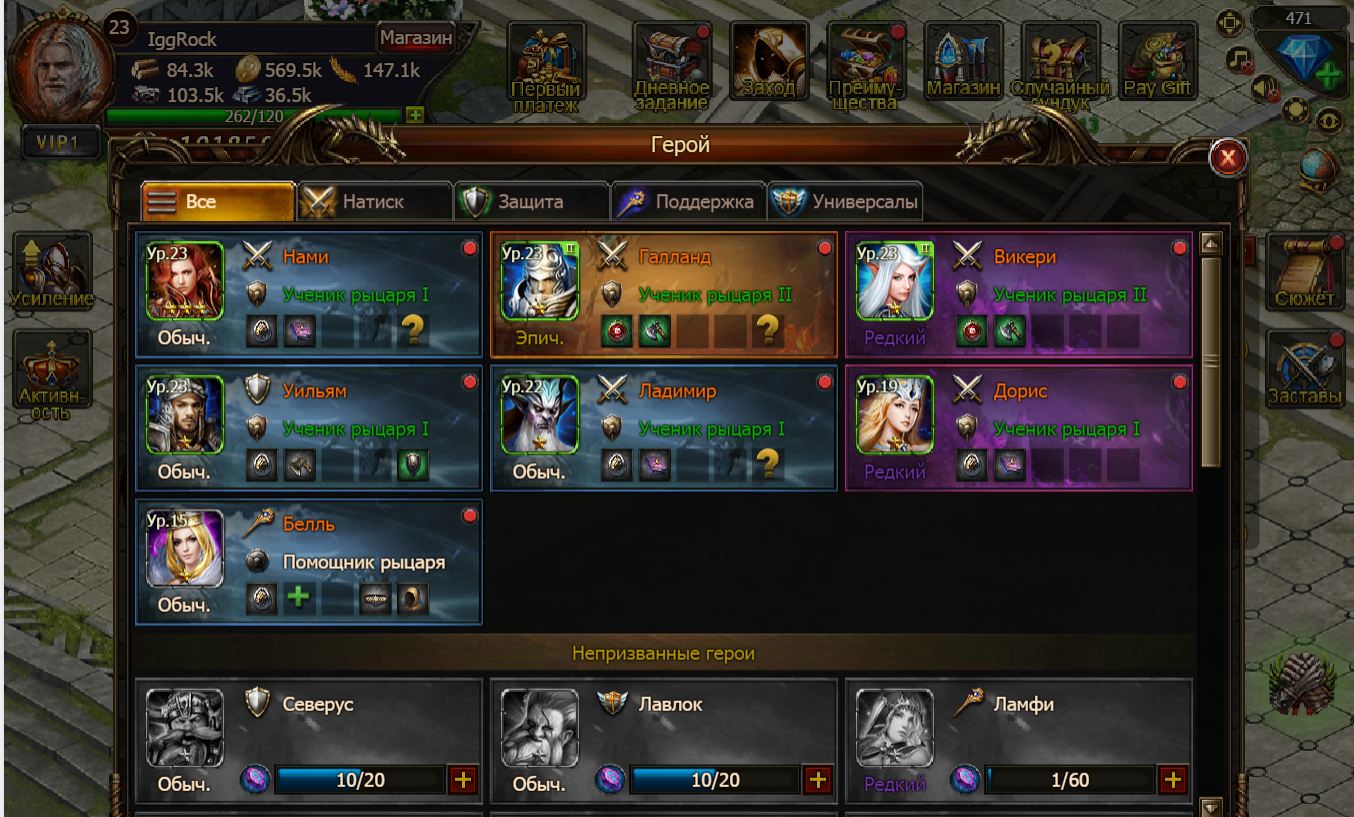Show the Поддержка heroes tab
The image size is (1354, 817).
689,201
